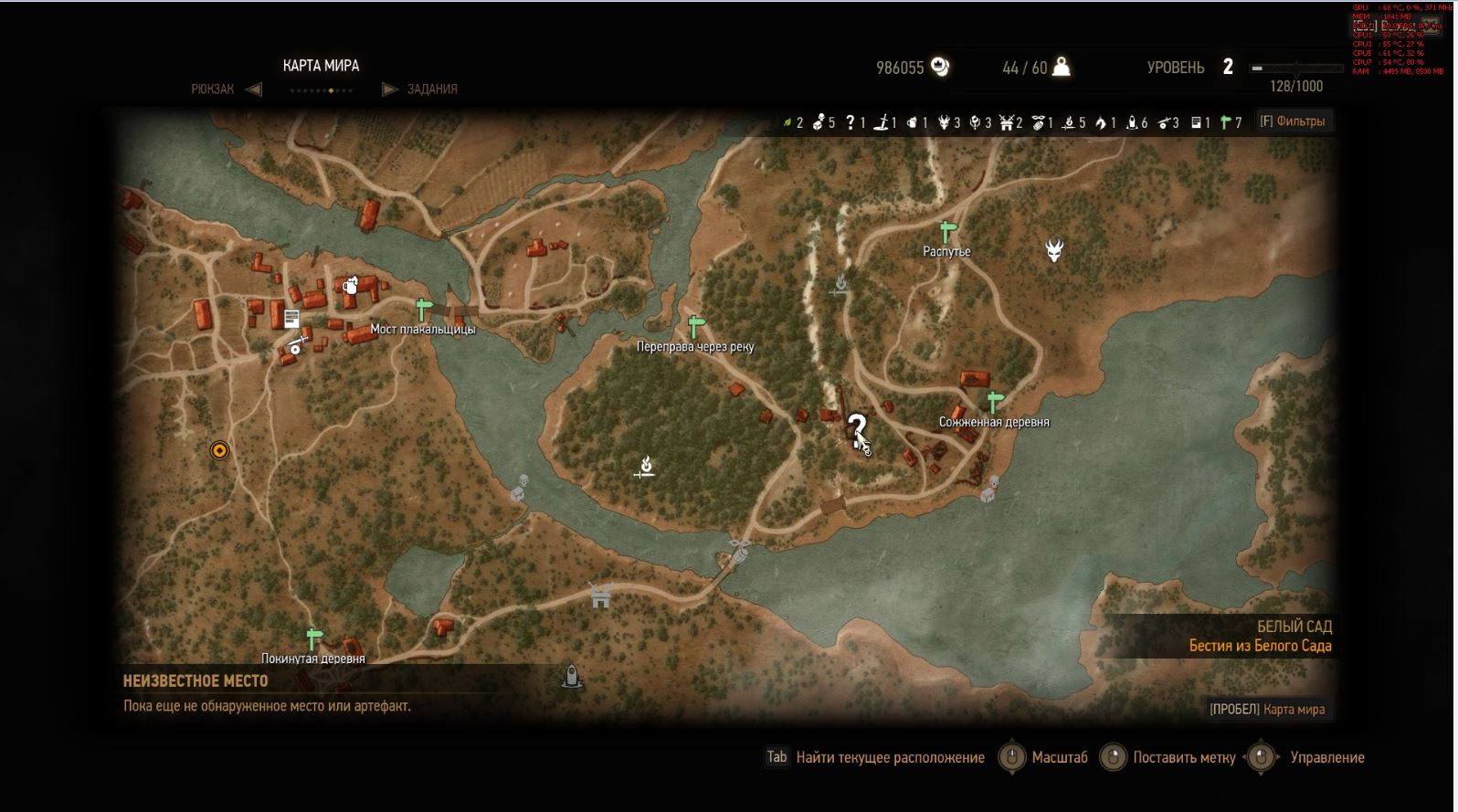Select the Сожженная деревня signpost marker
The width and height of the screenshot is (1458, 812).
[x=995, y=402]
